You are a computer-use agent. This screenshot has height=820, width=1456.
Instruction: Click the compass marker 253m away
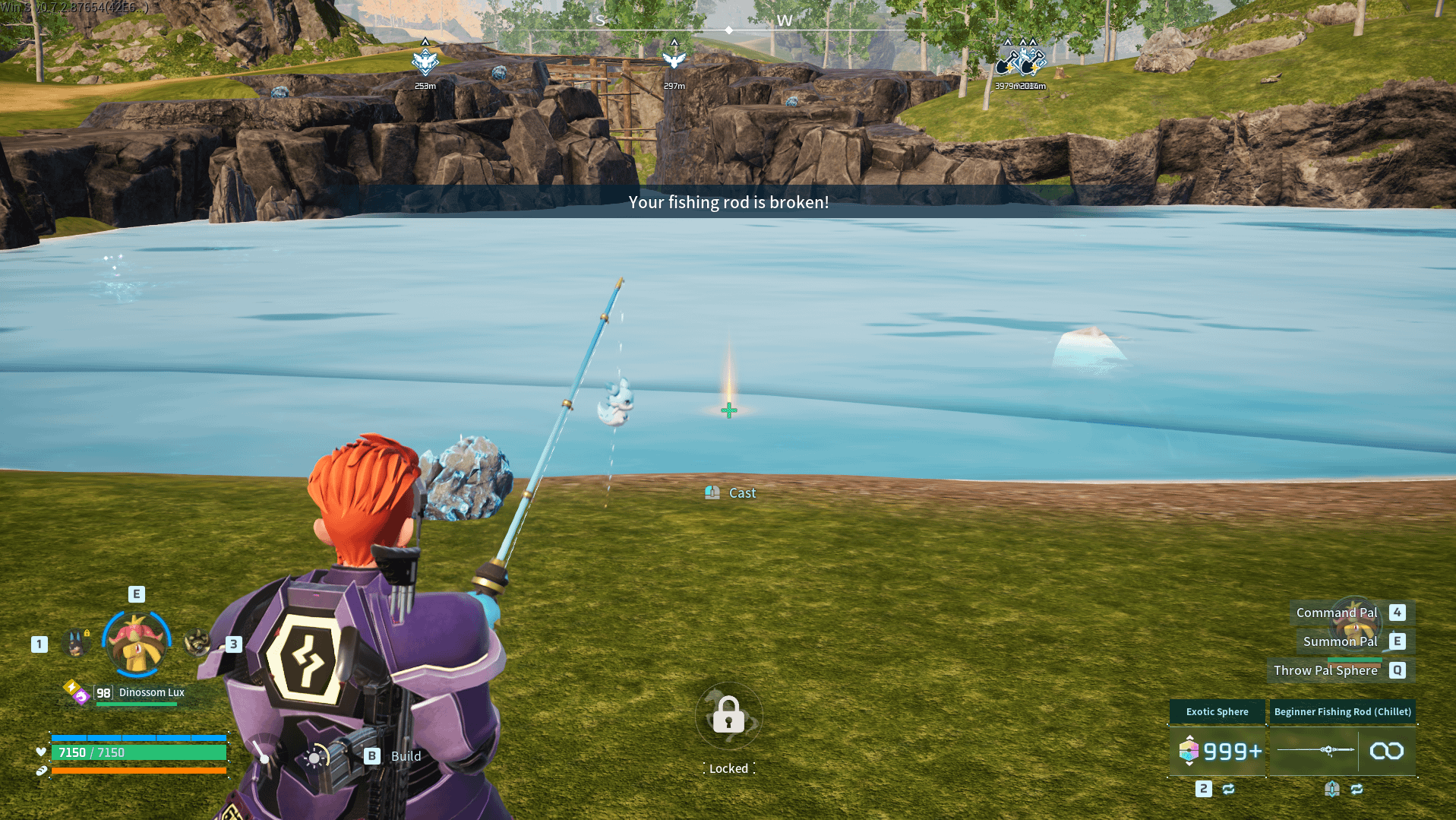[425, 62]
